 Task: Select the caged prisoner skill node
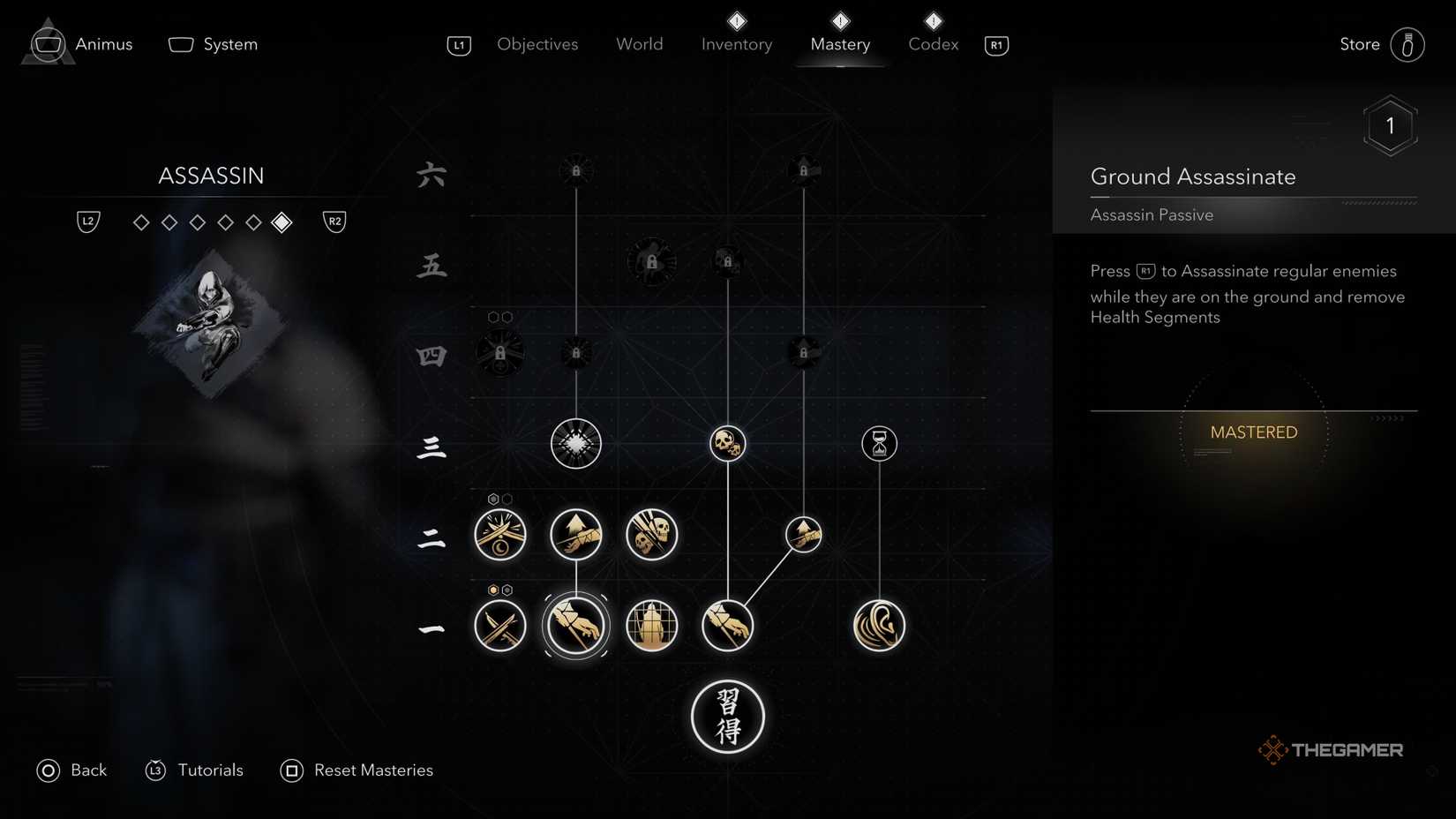(x=651, y=625)
